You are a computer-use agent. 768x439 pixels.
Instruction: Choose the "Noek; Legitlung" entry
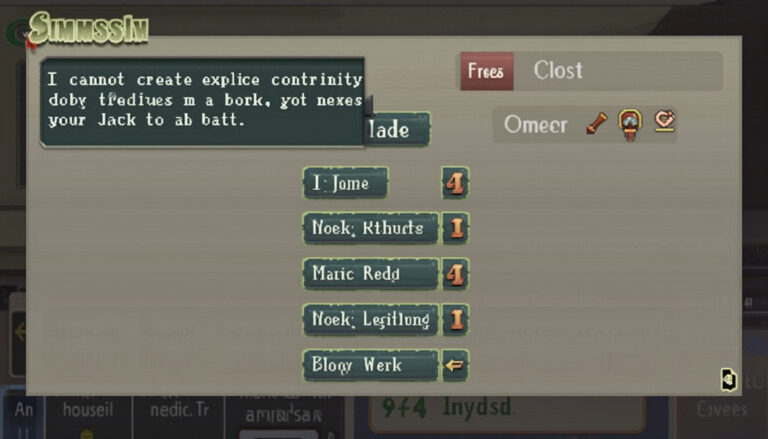click(370, 320)
